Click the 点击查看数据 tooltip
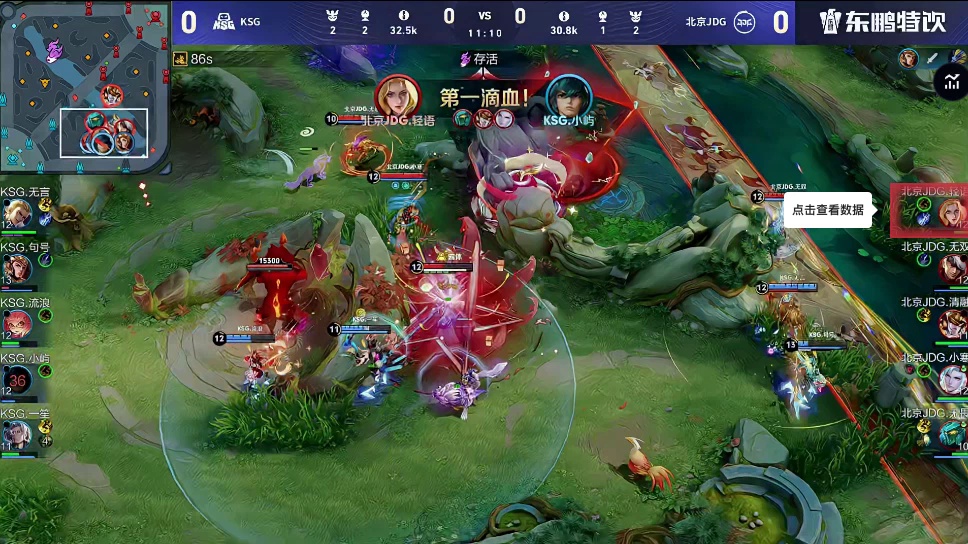The height and width of the screenshot is (544, 968). tap(828, 210)
